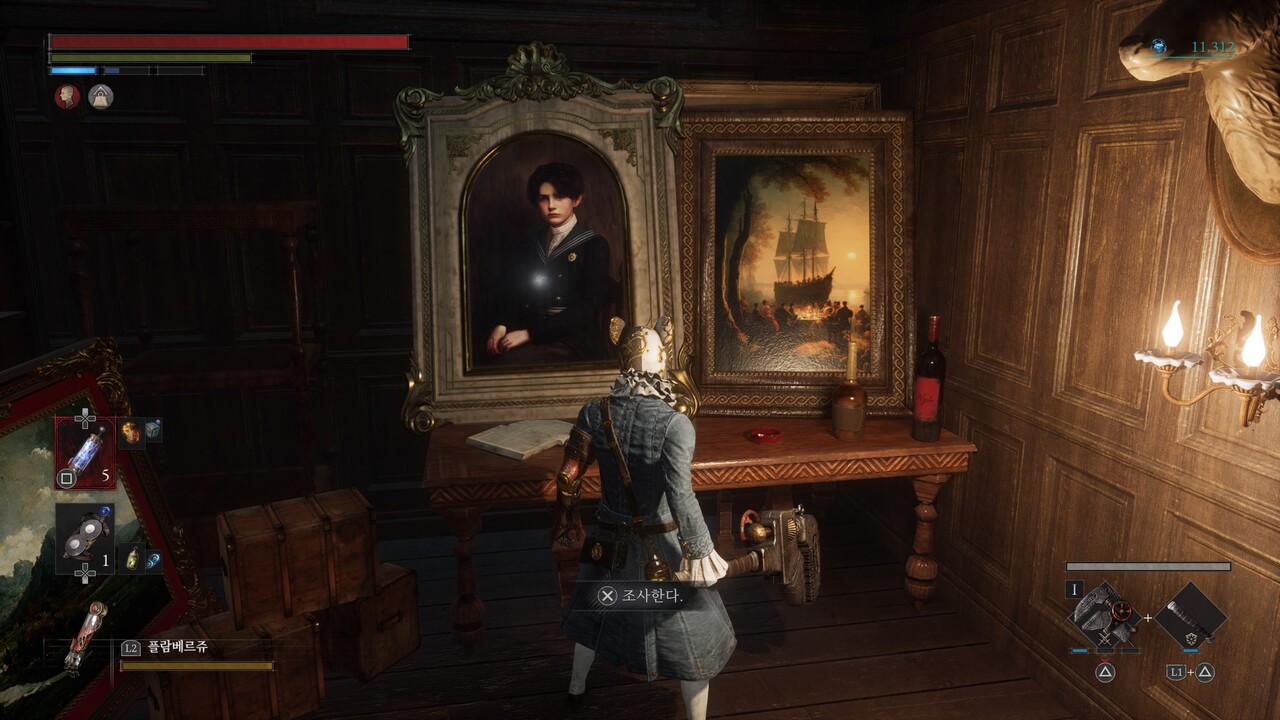Select the lower belt item slot with count 1
1280x720 pixels.
tap(85, 539)
